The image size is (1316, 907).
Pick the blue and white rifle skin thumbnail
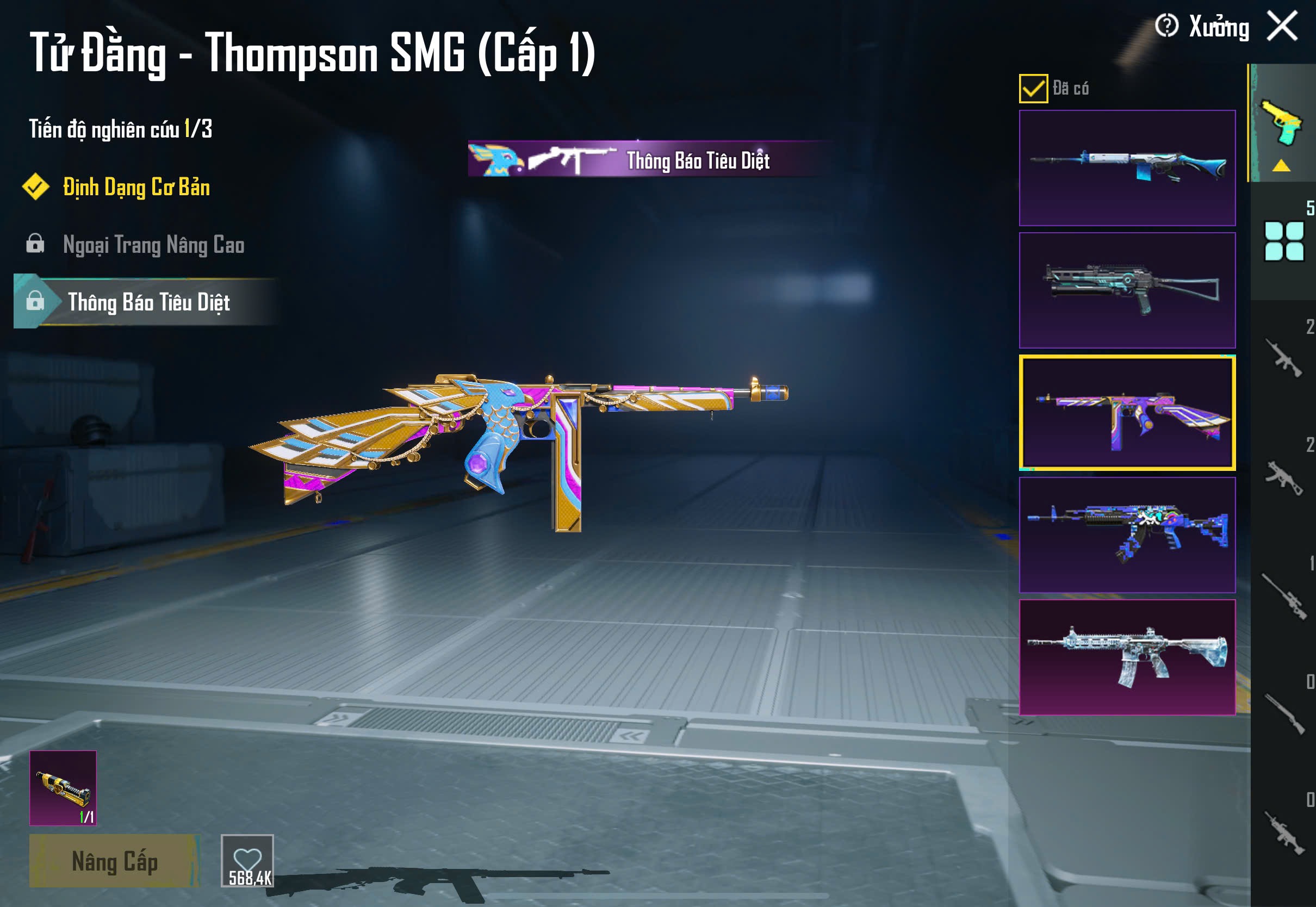[x=1127, y=167]
